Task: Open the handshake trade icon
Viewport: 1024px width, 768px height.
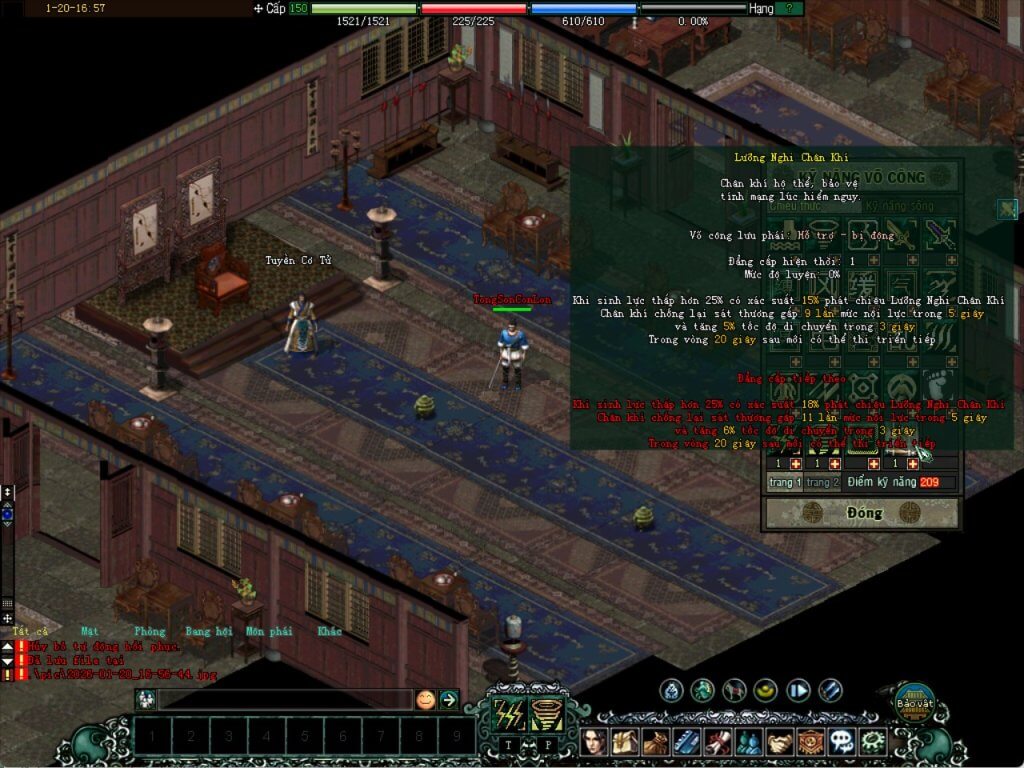Action: [x=779, y=743]
